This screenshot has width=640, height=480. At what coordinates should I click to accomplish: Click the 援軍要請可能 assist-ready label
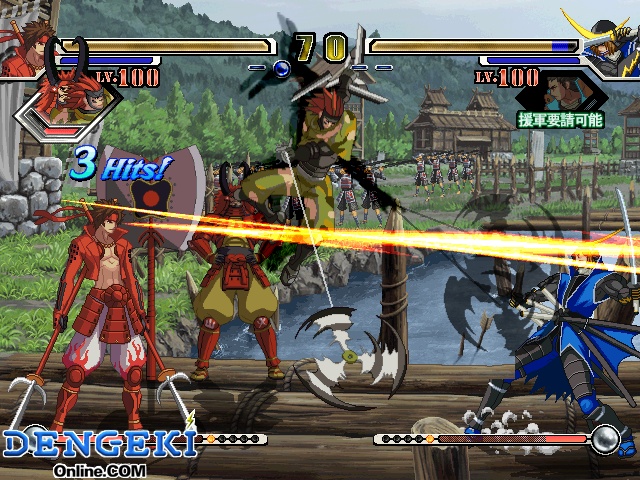pos(560,120)
